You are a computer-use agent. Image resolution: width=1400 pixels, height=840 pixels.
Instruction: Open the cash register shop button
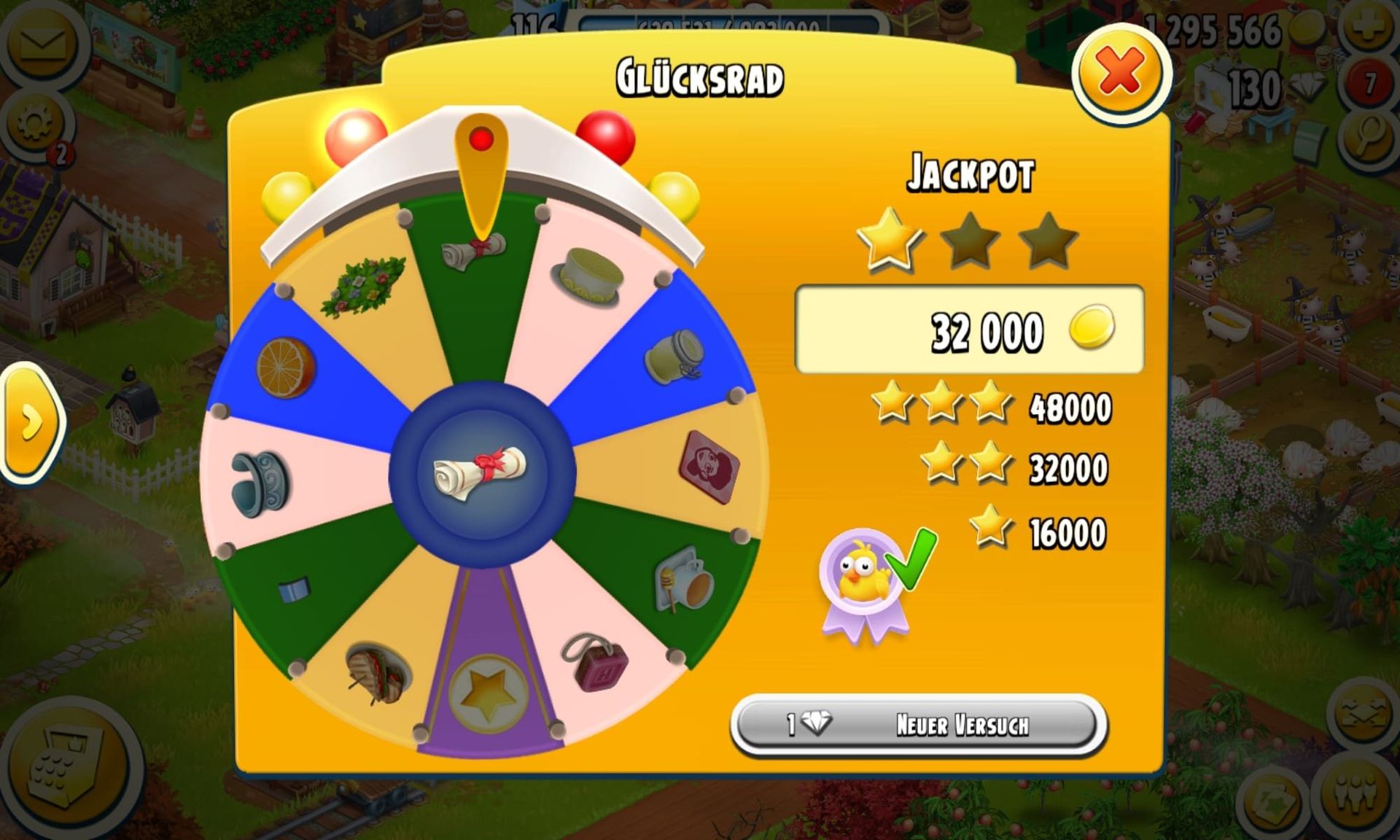[x=67, y=767]
